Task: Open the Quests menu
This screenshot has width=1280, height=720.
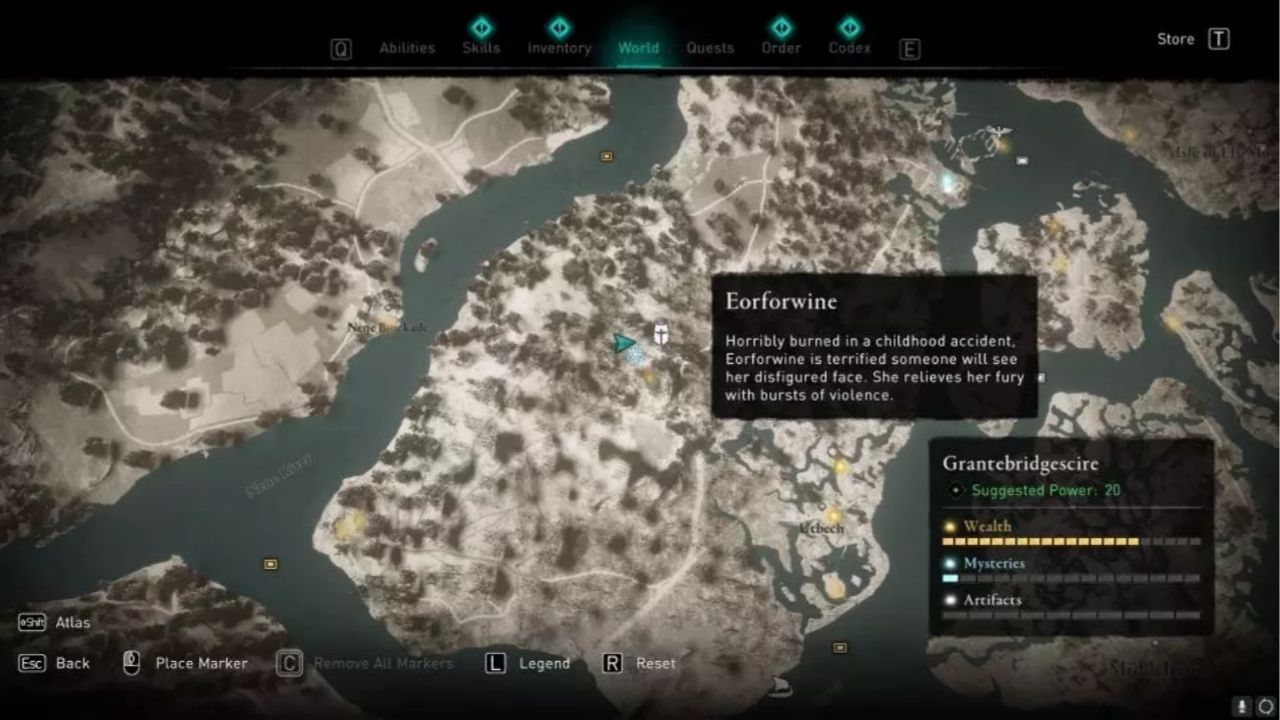Action: coord(710,47)
